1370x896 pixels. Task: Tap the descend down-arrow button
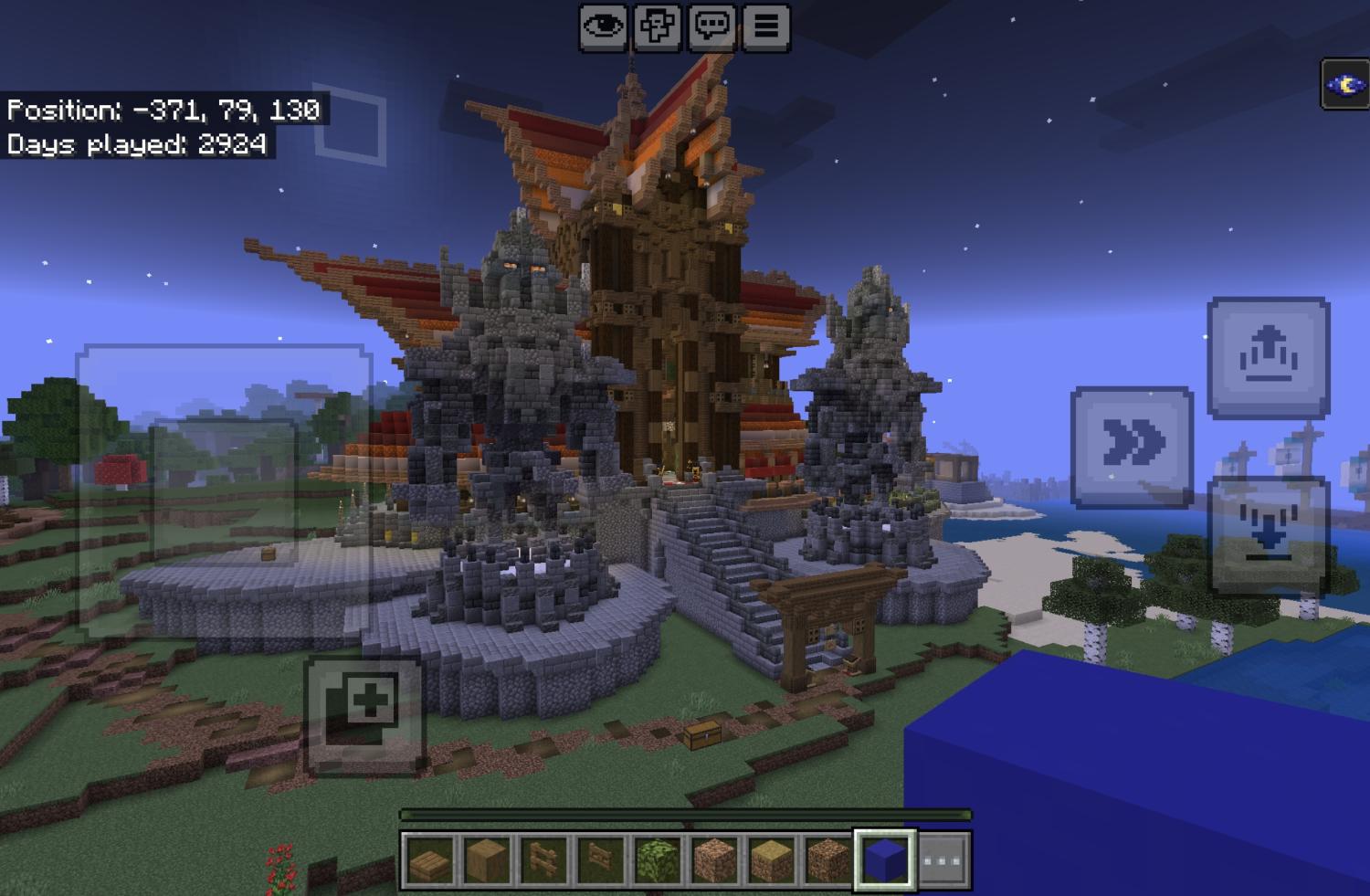[1268, 536]
